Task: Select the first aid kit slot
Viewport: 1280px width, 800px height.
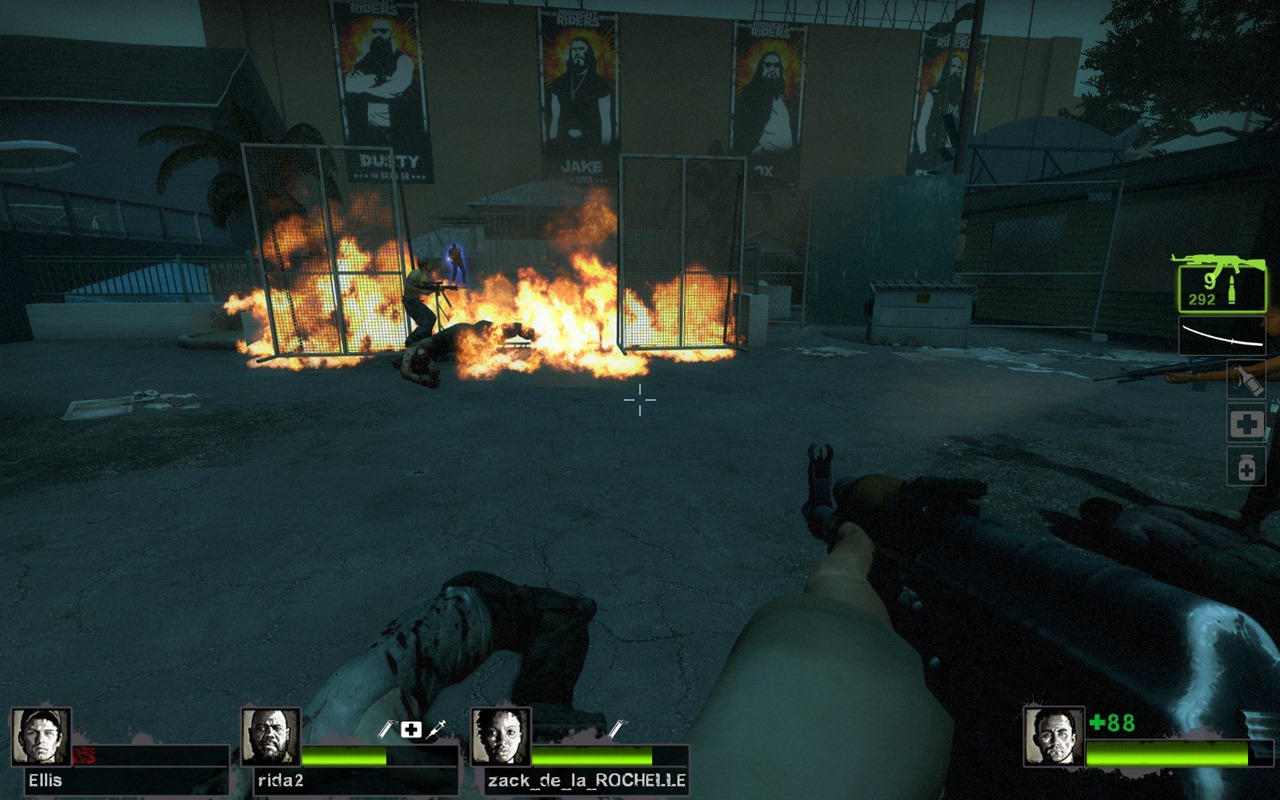Action: 1246,424
